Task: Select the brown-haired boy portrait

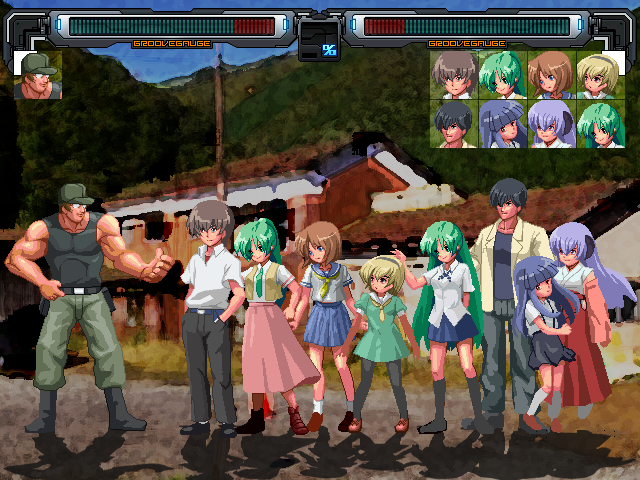Action: (454, 75)
